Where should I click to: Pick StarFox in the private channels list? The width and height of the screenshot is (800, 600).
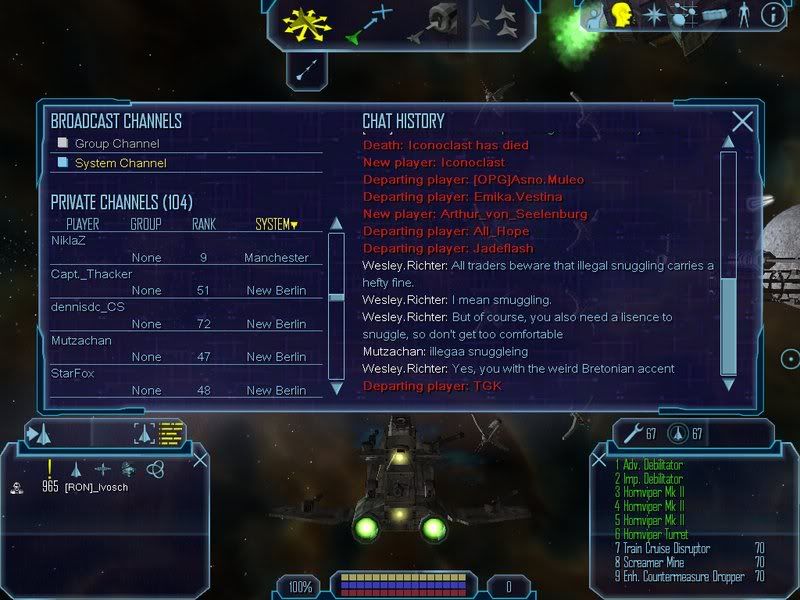click(72, 373)
